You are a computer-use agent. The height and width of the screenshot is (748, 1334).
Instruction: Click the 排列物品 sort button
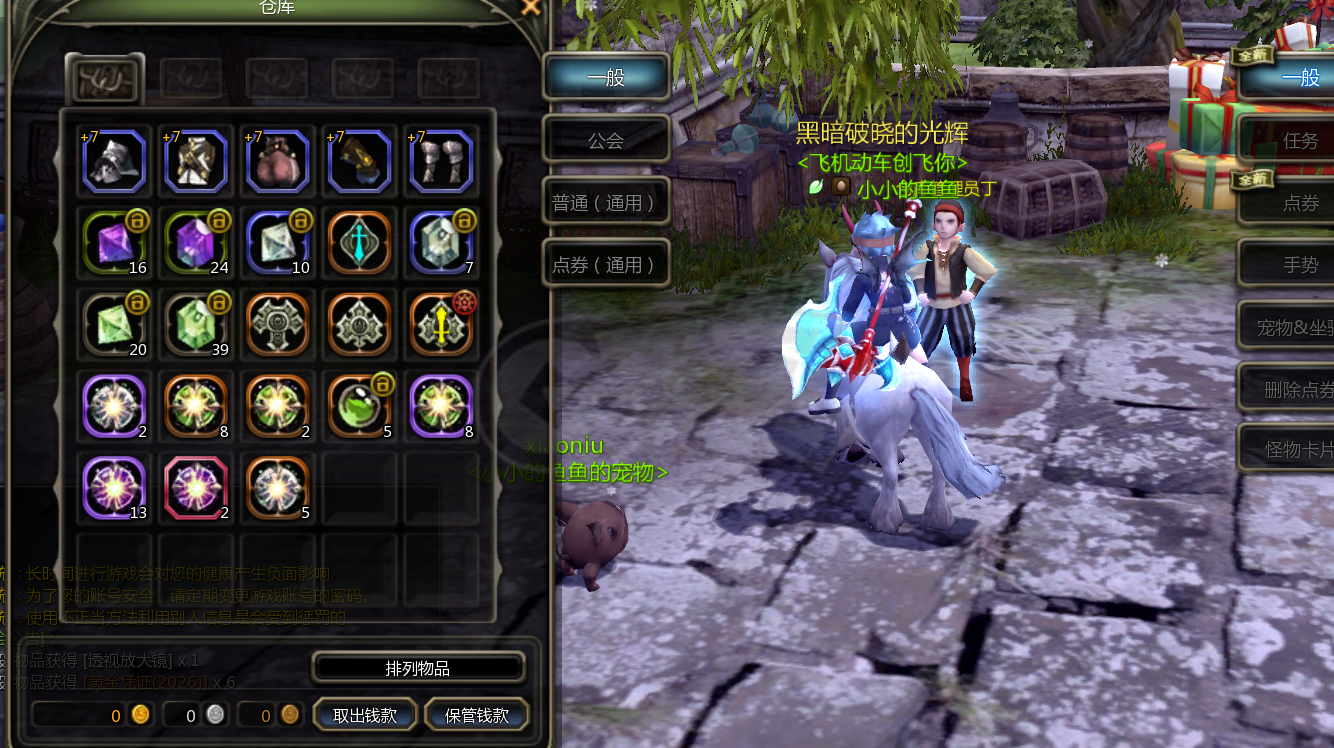(418, 668)
